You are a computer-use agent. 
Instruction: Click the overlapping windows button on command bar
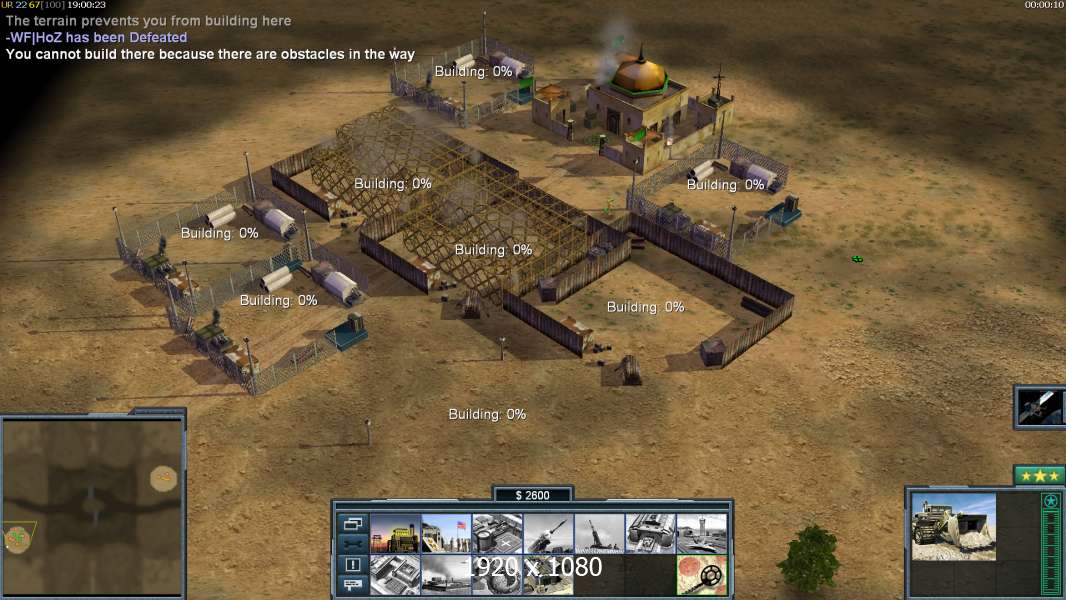coord(353,523)
